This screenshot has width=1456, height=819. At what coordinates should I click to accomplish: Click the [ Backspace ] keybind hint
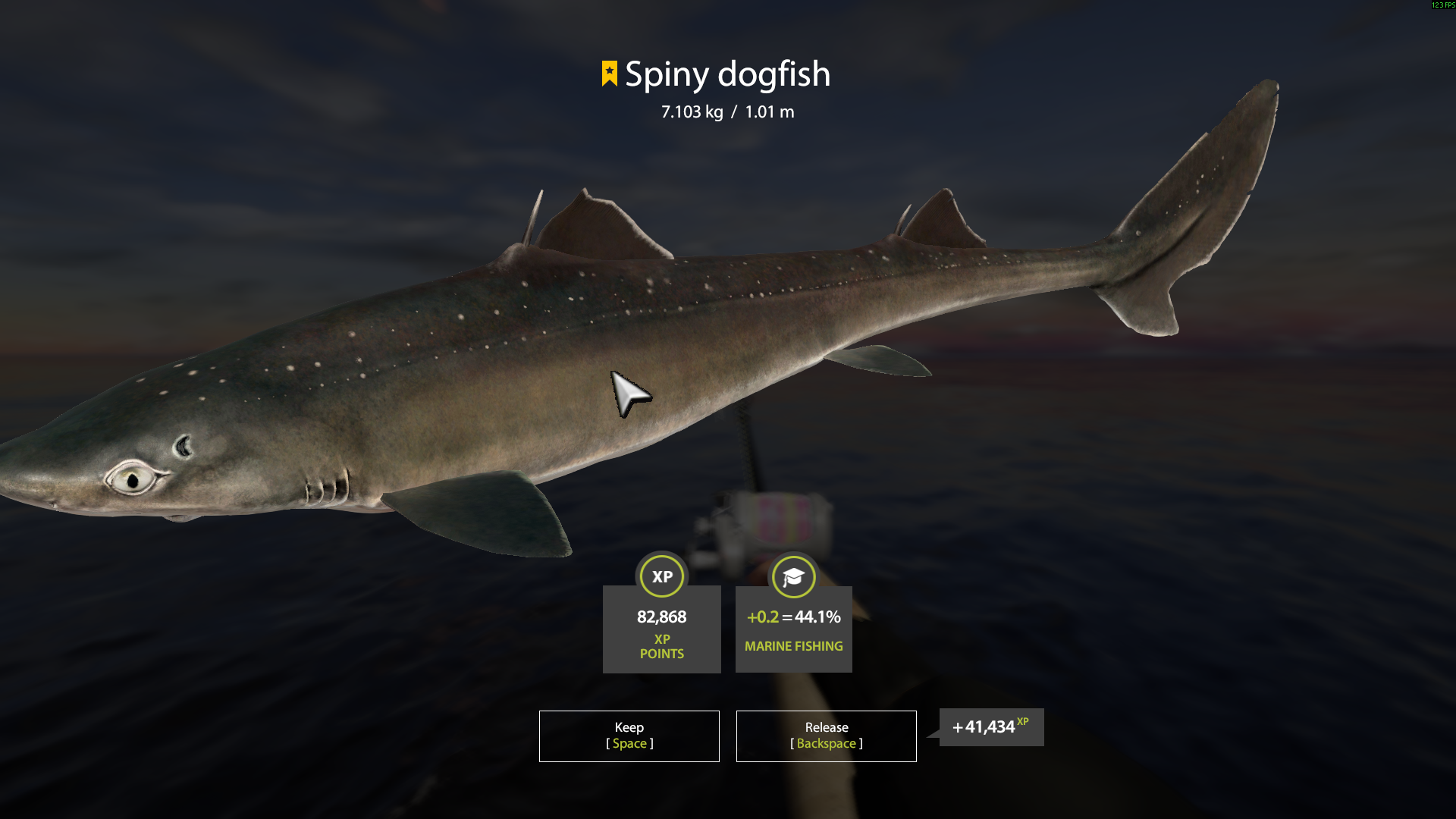coord(826,744)
